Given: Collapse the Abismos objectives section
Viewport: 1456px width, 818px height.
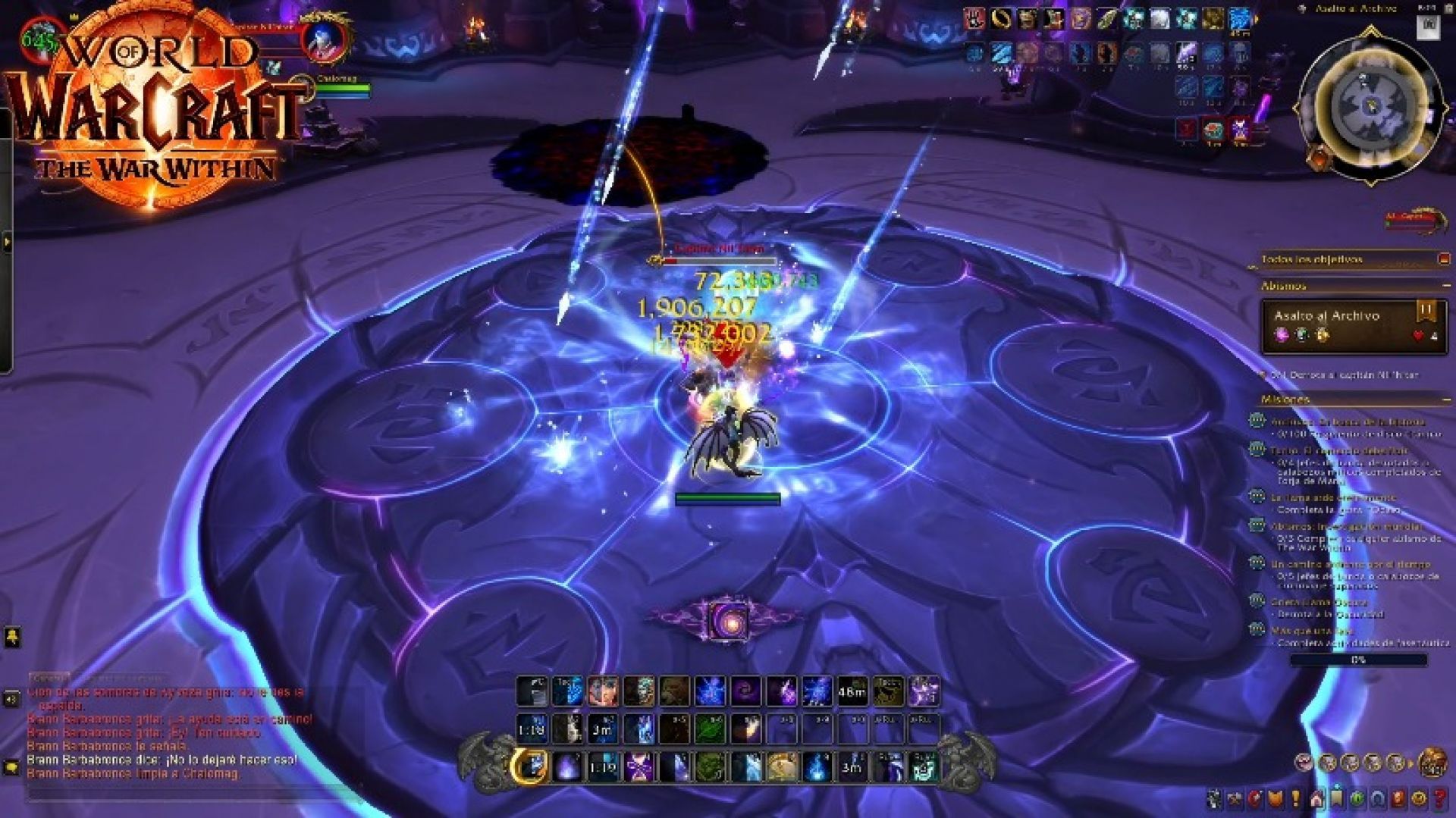Looking at the screenshot, I should [1446, 286].
